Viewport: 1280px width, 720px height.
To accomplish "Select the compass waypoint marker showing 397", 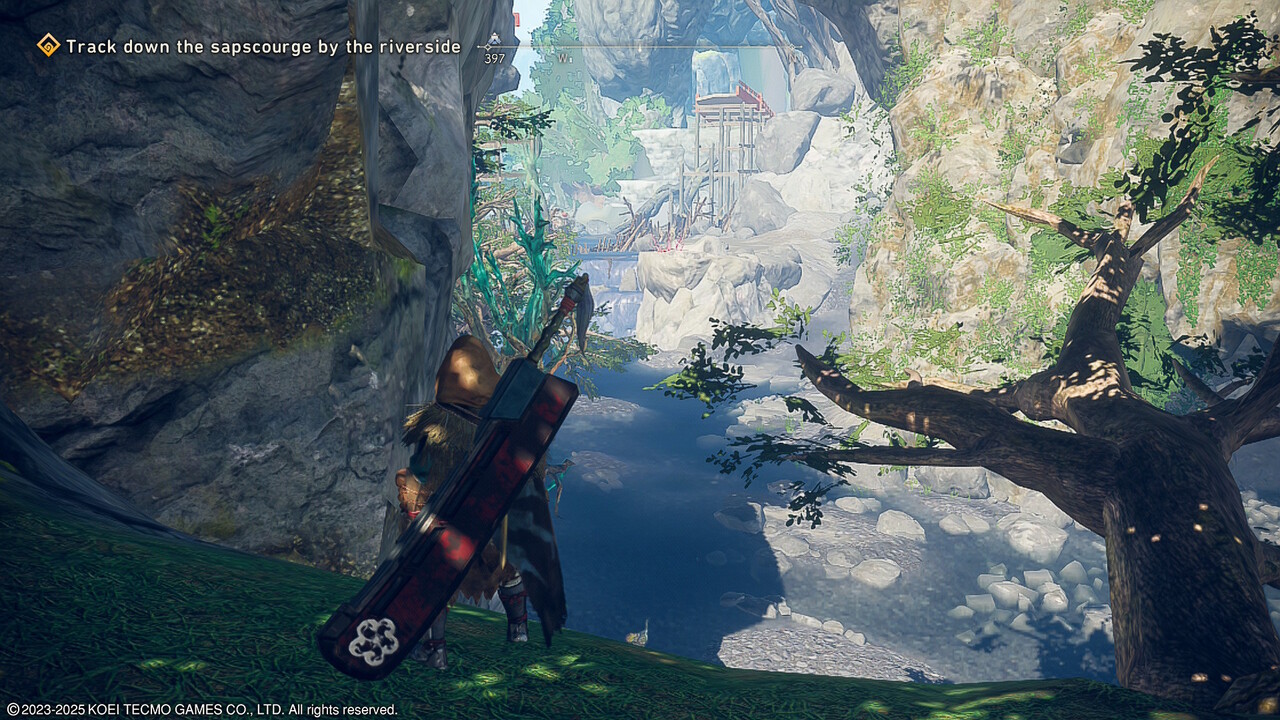I will point(492,46).
